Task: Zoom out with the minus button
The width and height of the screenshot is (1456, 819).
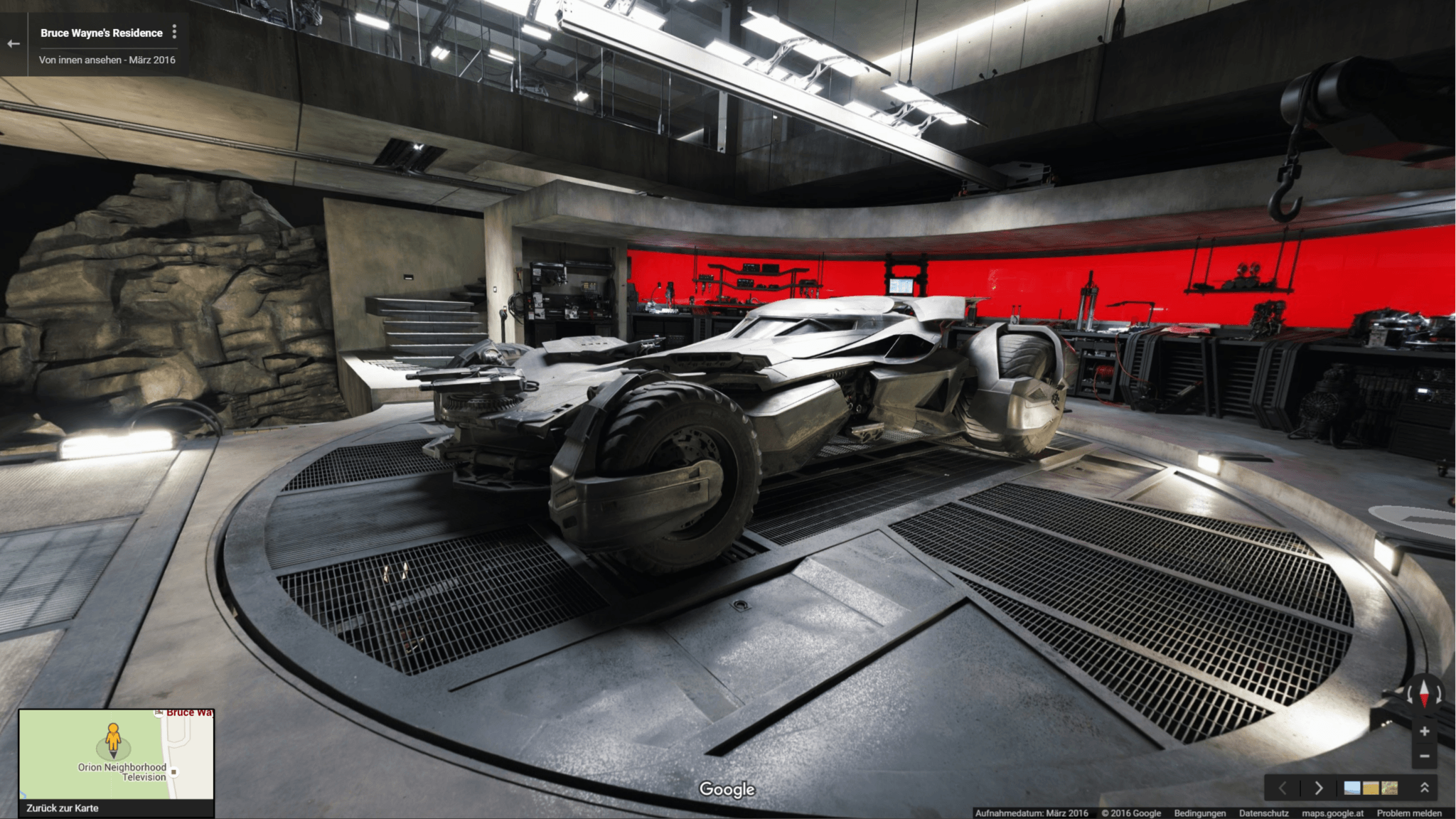Action: [x=1424, y=756]
